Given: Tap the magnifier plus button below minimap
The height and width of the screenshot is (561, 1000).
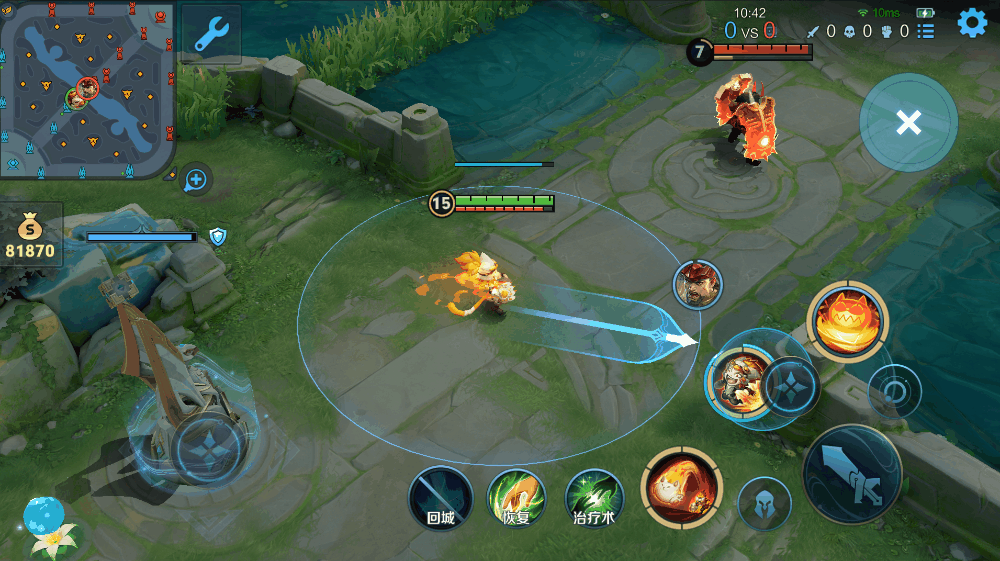Looking at the screenshot, I should coord(196,180).
